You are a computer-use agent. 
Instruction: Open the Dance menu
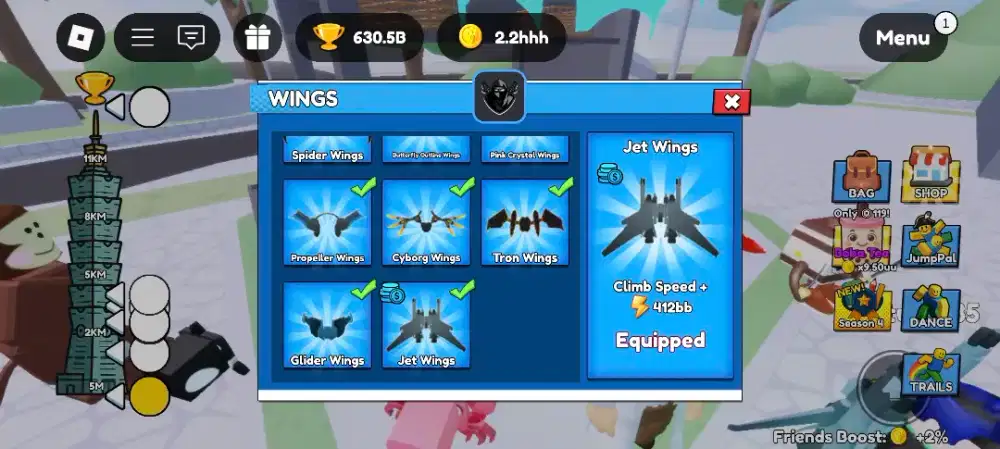[930, 310]
